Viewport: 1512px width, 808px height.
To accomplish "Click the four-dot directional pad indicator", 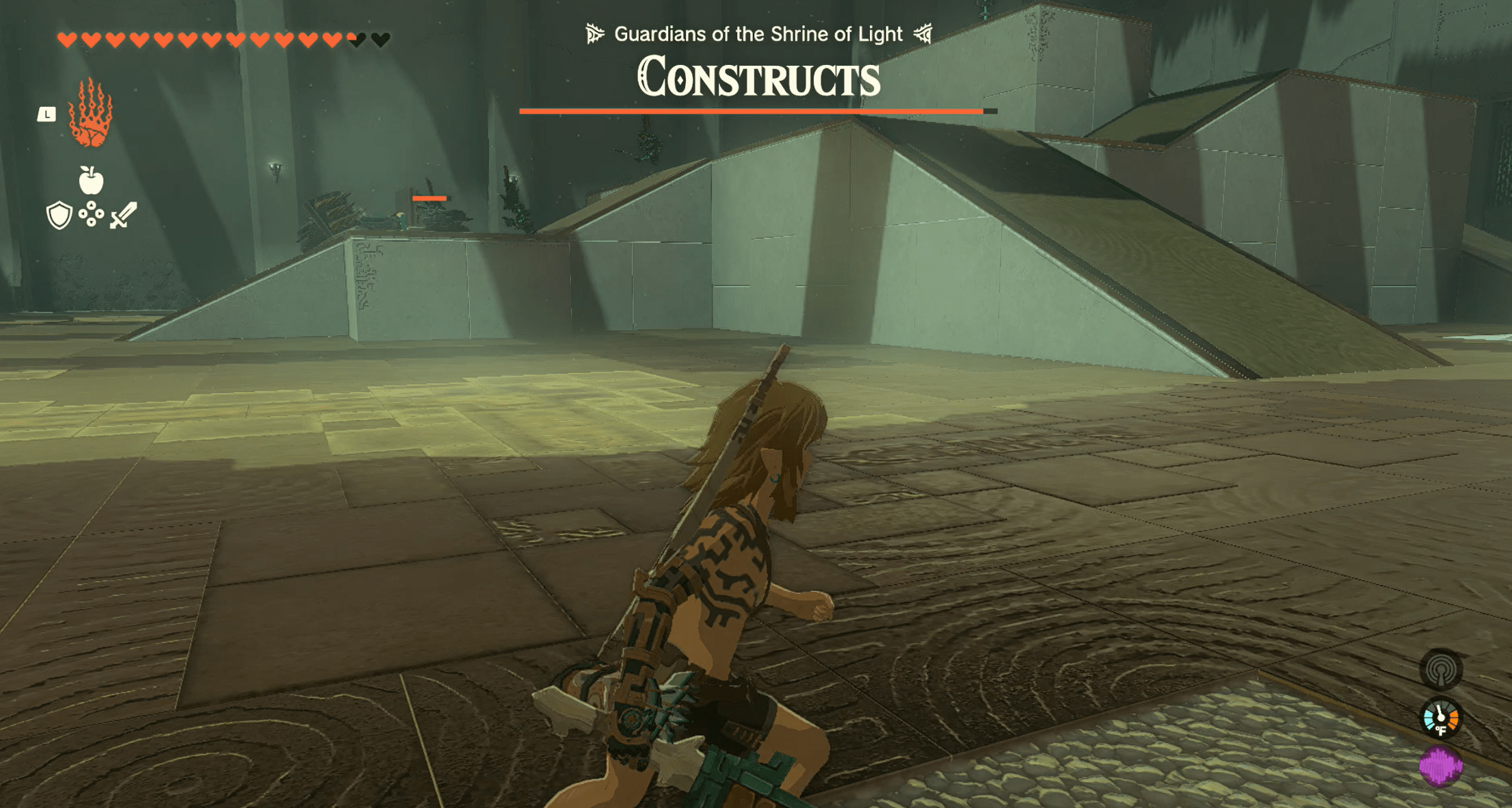I will click(x=91, y=215).
